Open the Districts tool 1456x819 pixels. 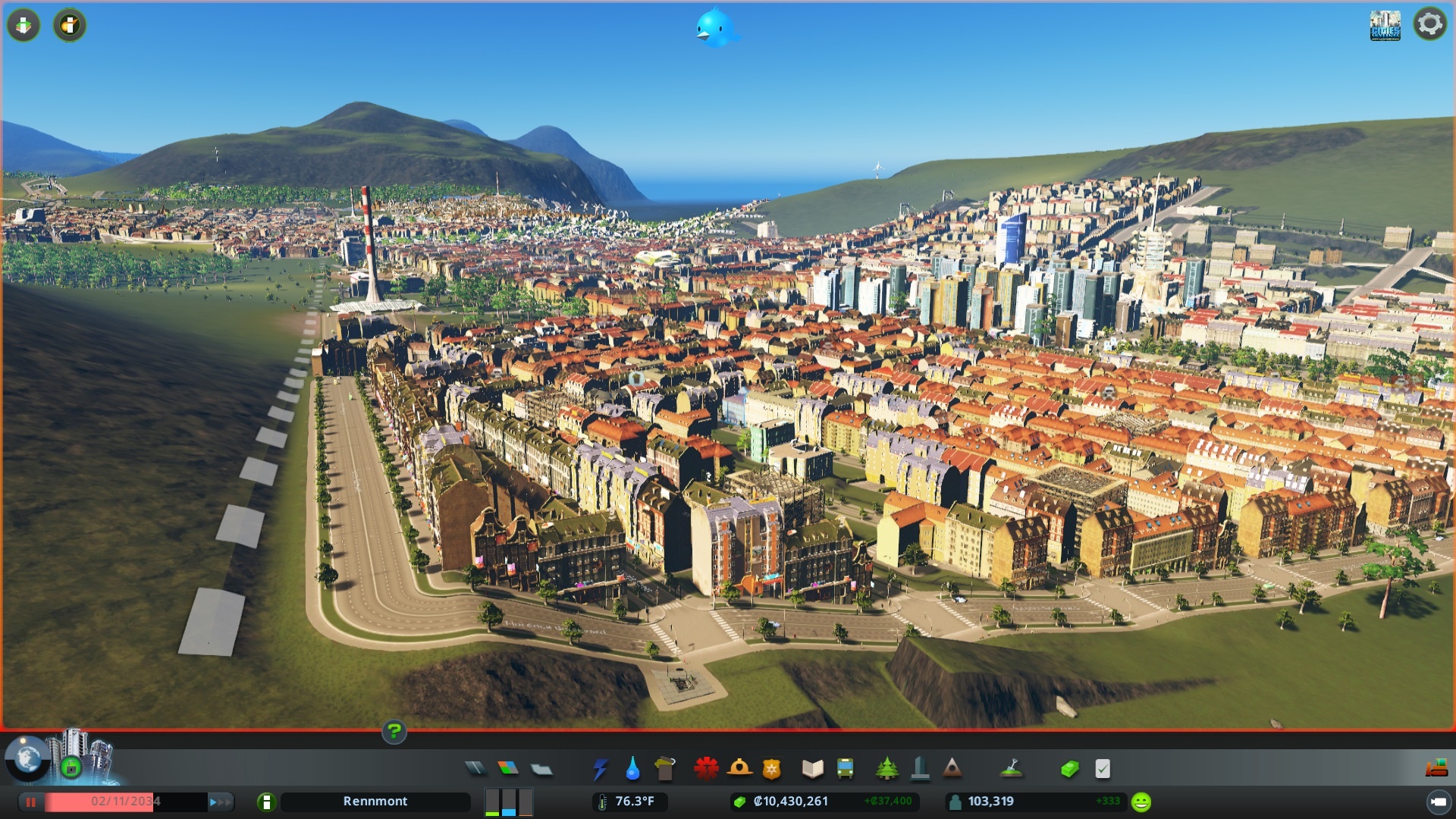tap(541, 769)
